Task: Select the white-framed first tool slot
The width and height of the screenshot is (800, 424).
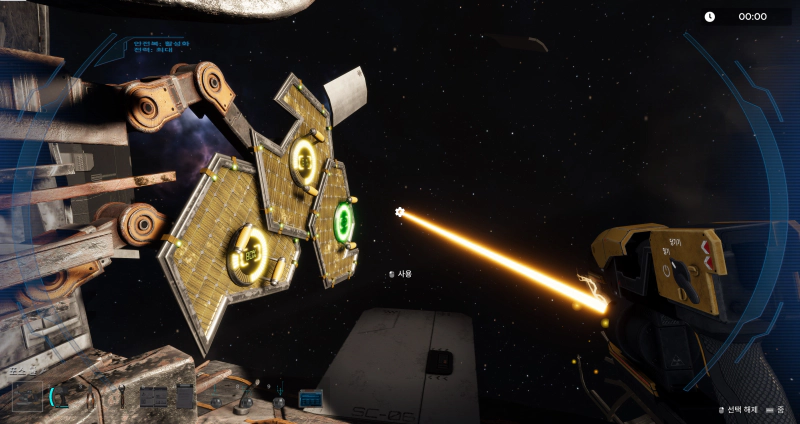Action: click(x=26, y=396)
